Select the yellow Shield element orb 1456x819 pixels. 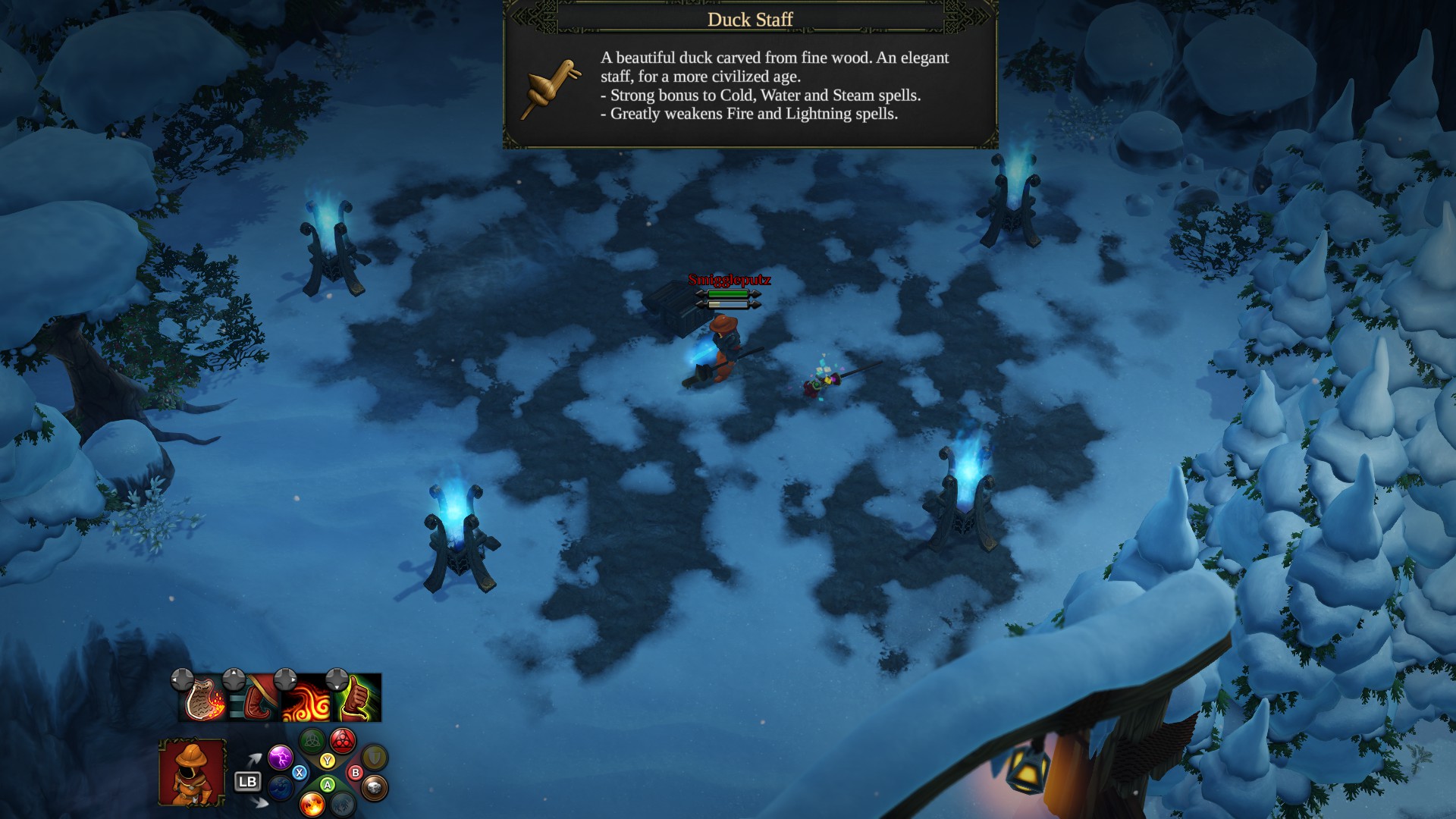(x=374, y=756)
